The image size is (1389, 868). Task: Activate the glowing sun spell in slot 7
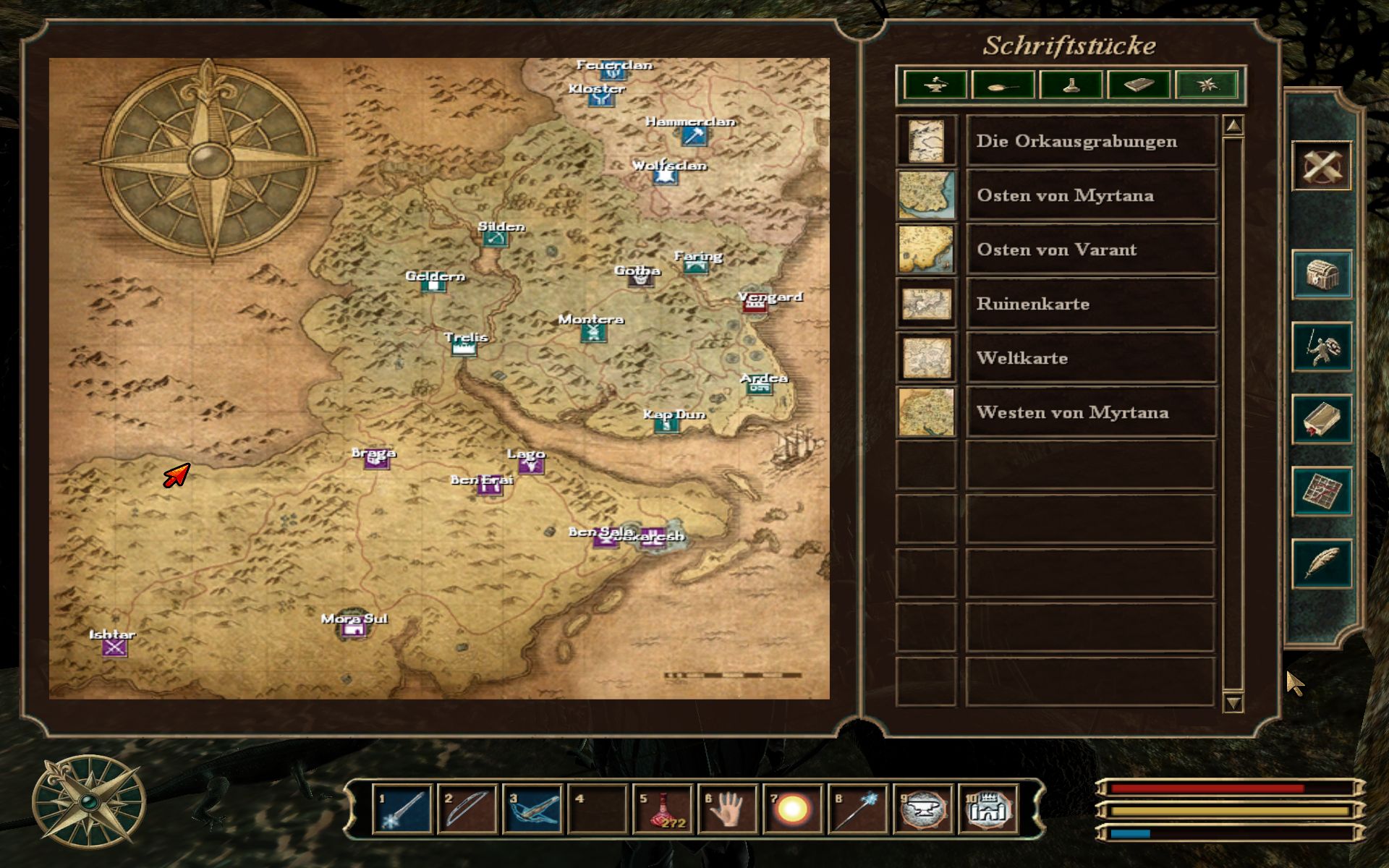(x=792, y=809)
